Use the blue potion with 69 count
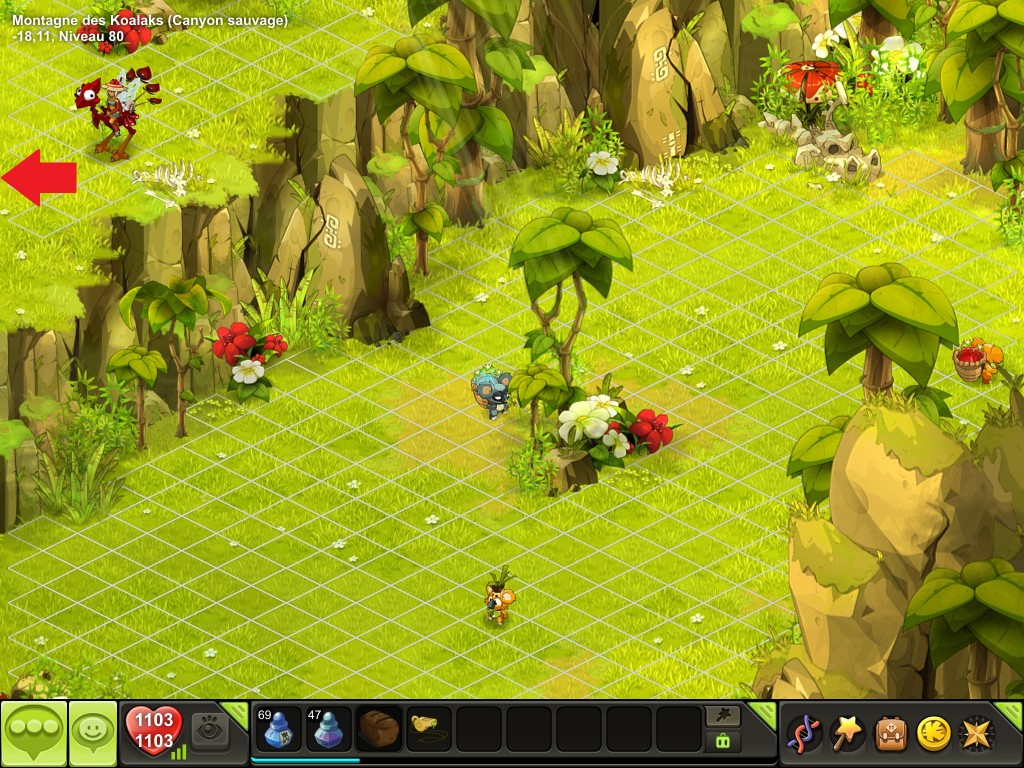 279,729
